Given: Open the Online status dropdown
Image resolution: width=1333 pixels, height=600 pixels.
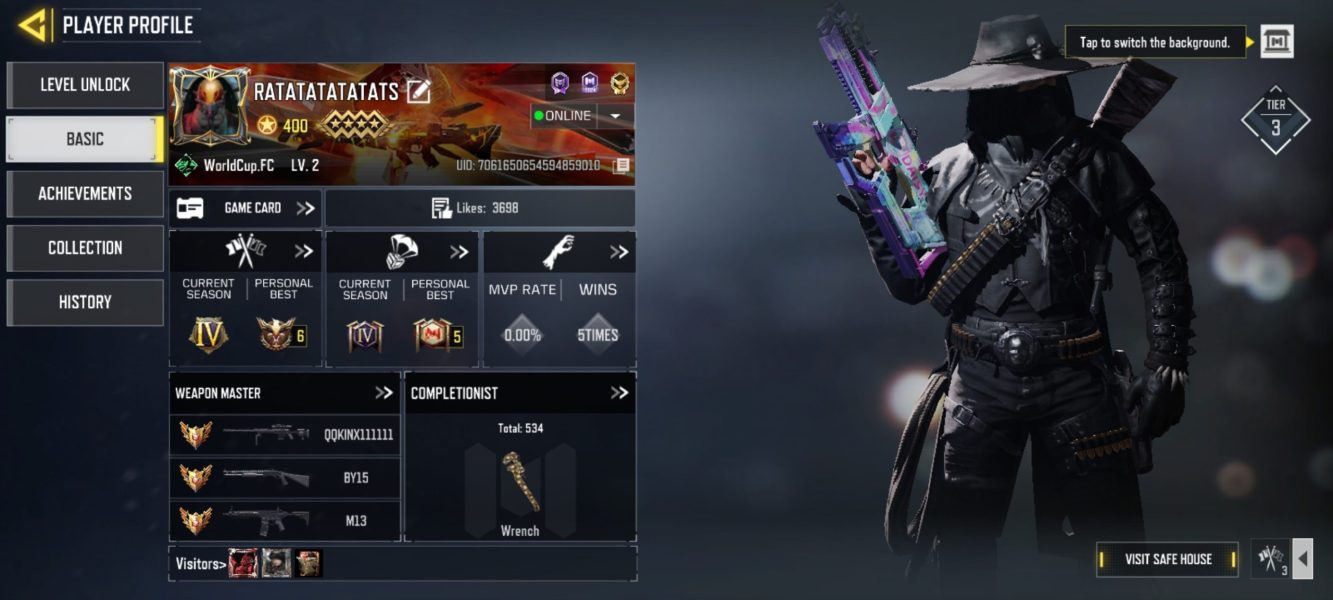Looking at the screenshot, I should point(615,116).
